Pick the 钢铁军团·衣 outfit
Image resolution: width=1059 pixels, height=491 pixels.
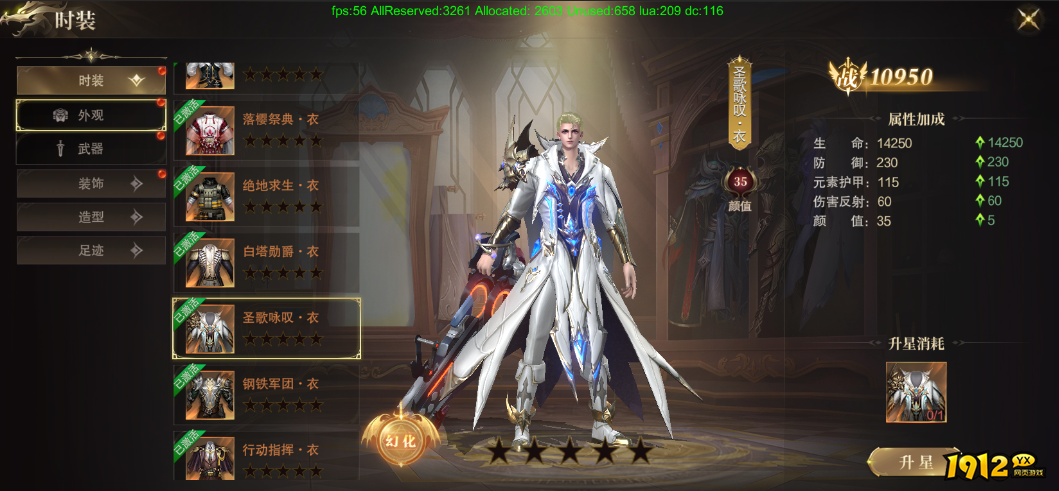[266, 393]
